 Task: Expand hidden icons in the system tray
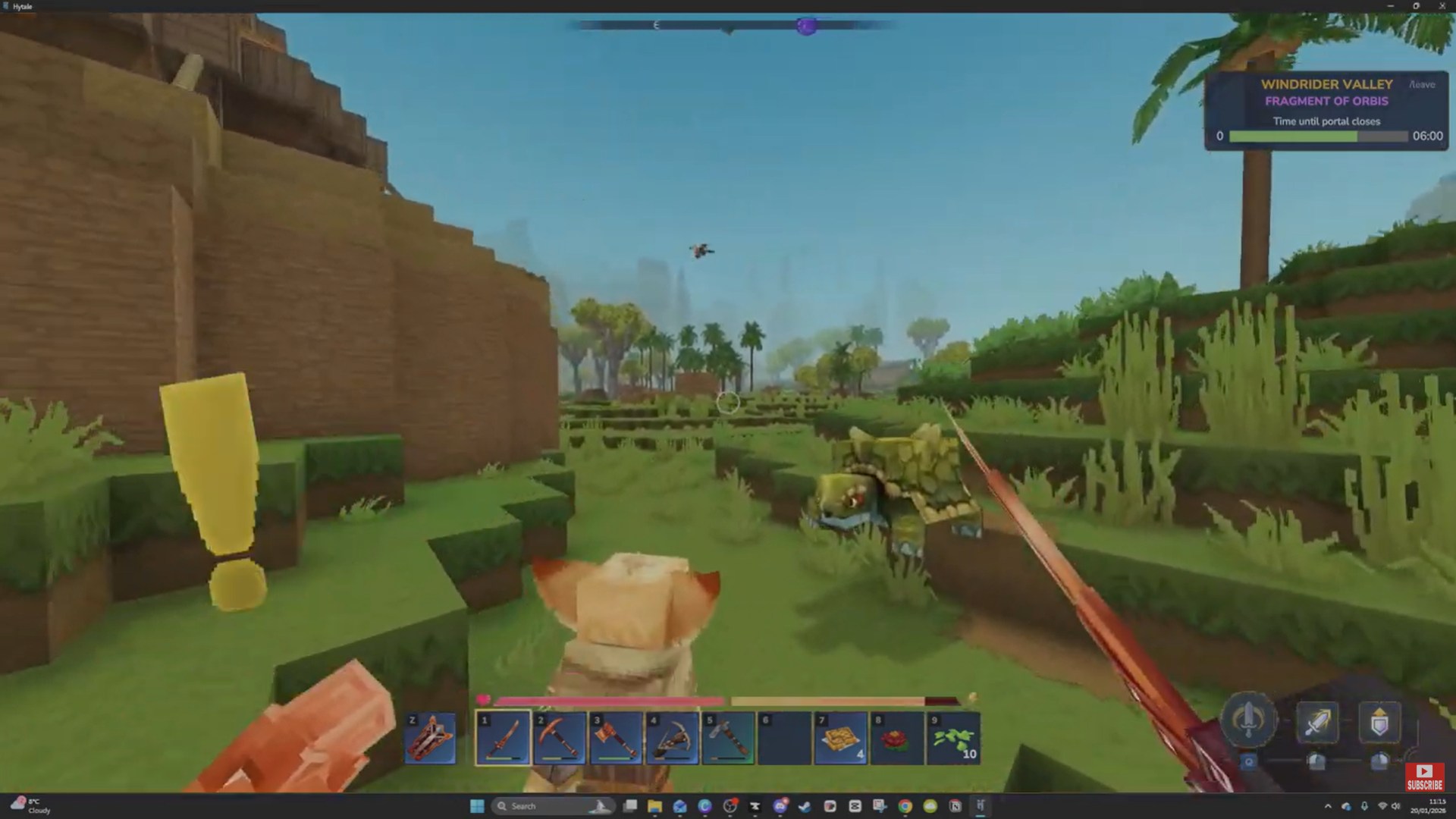click(1329, 806)
